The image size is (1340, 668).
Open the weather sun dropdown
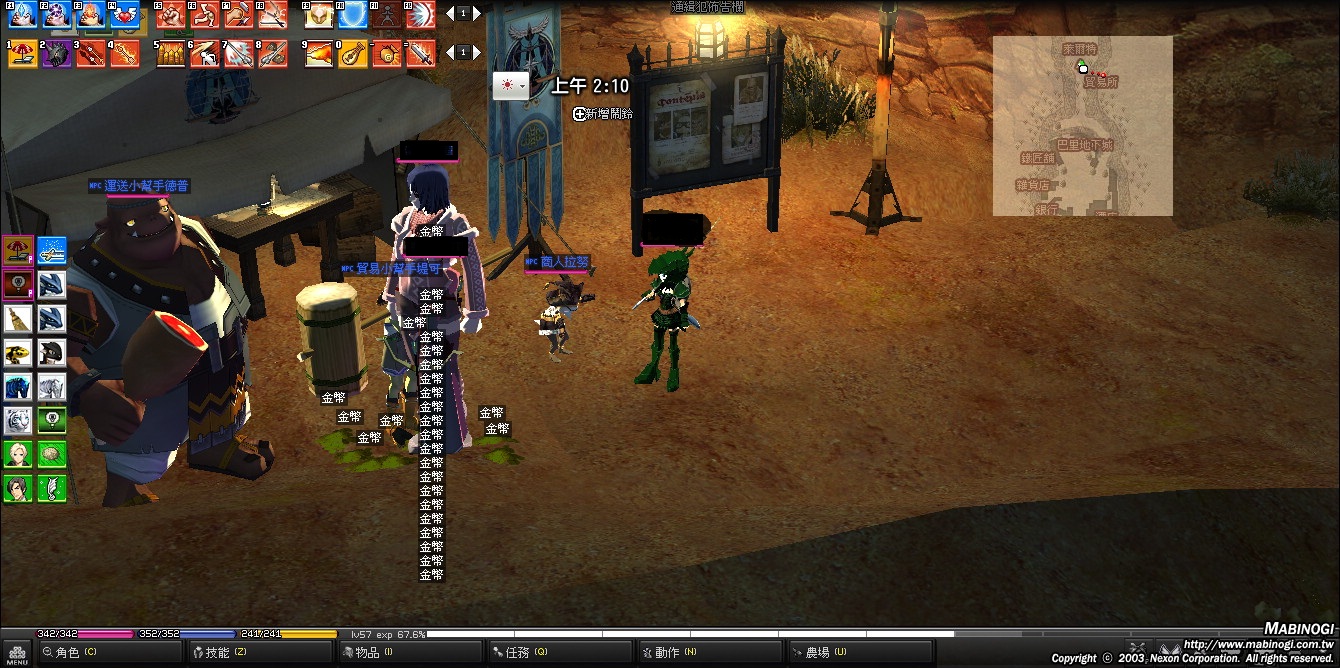coord(510,86)
